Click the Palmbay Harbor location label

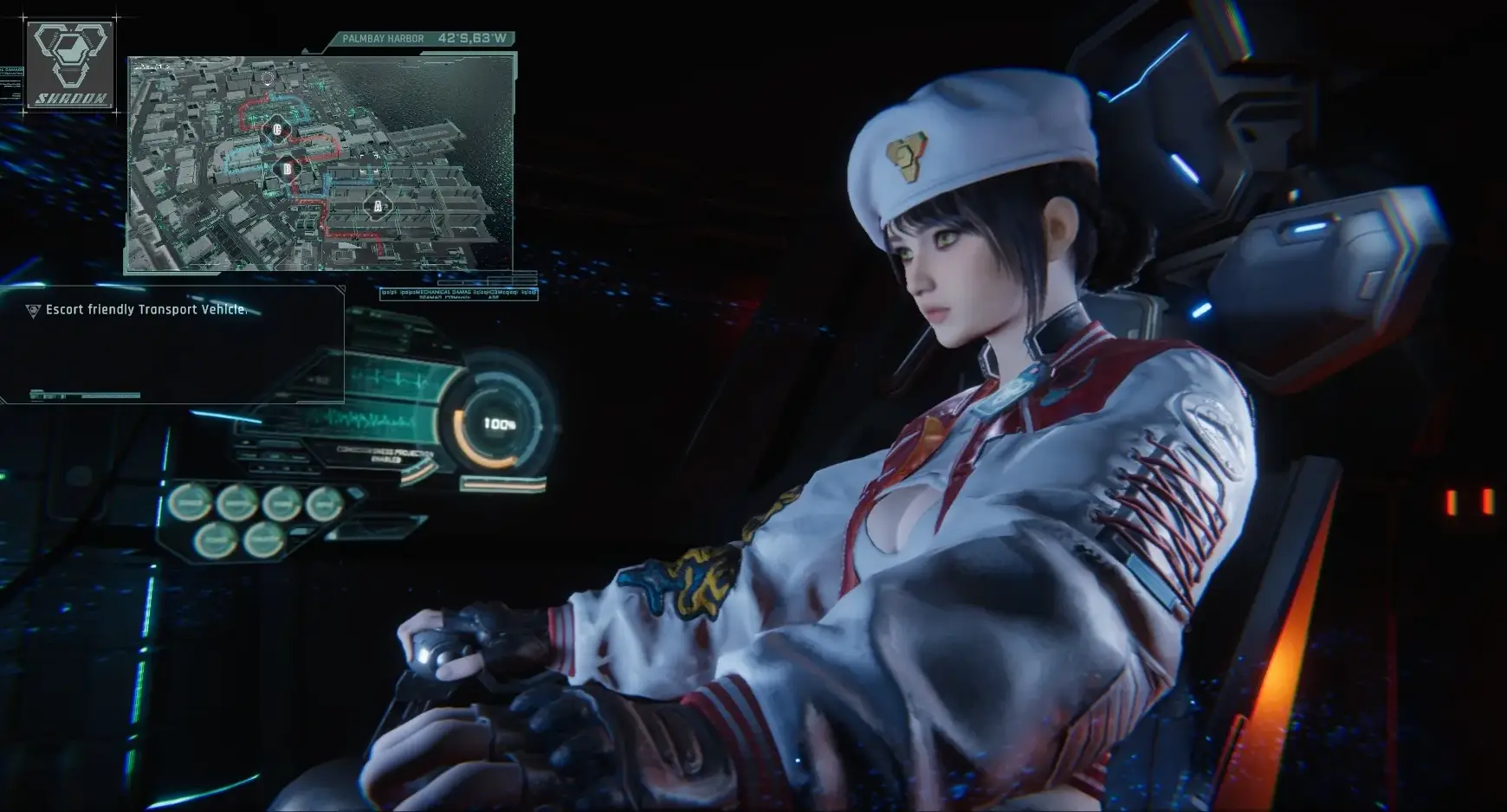point(383,39)
